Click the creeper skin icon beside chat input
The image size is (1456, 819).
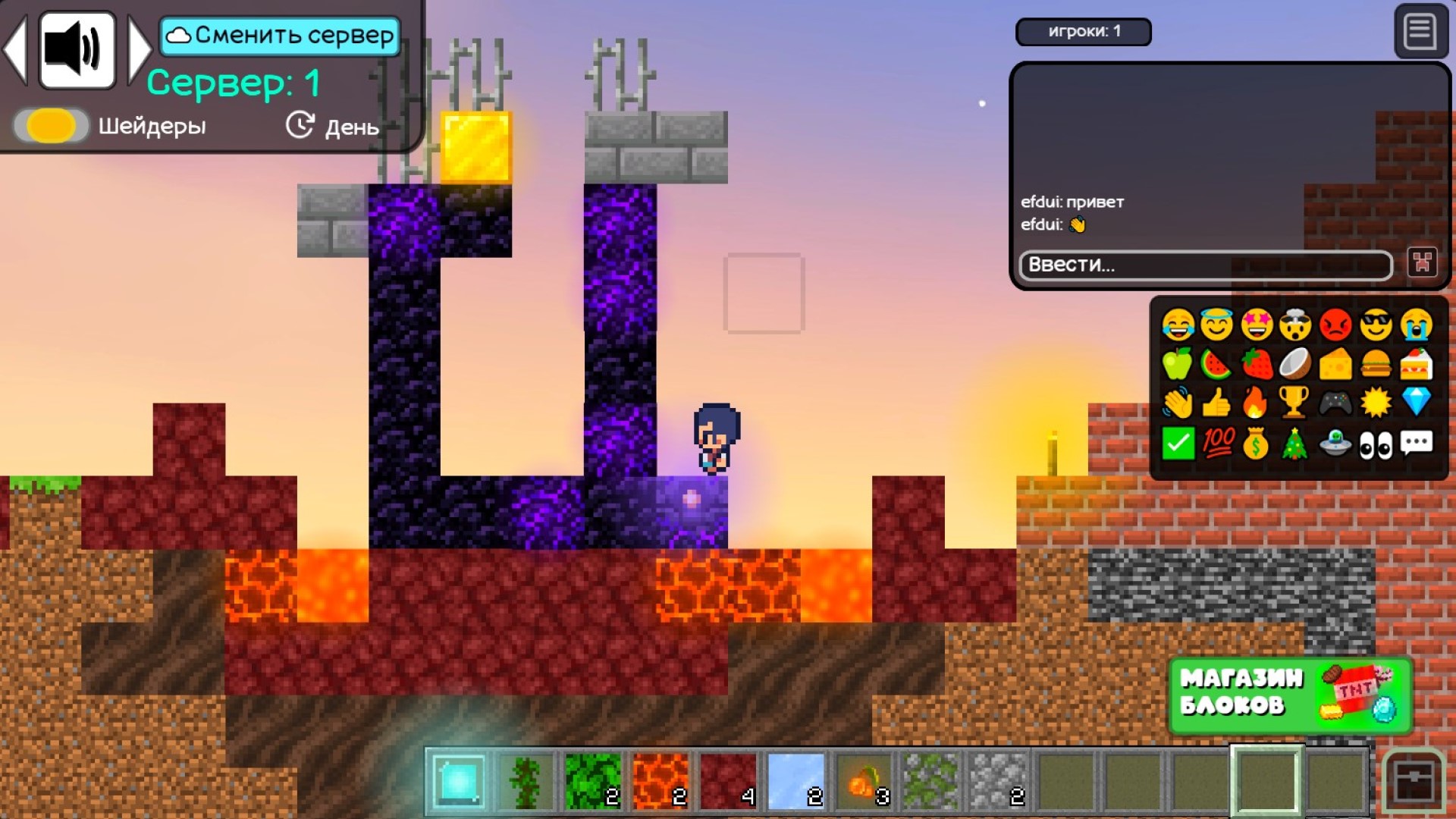coord(1423,262)
